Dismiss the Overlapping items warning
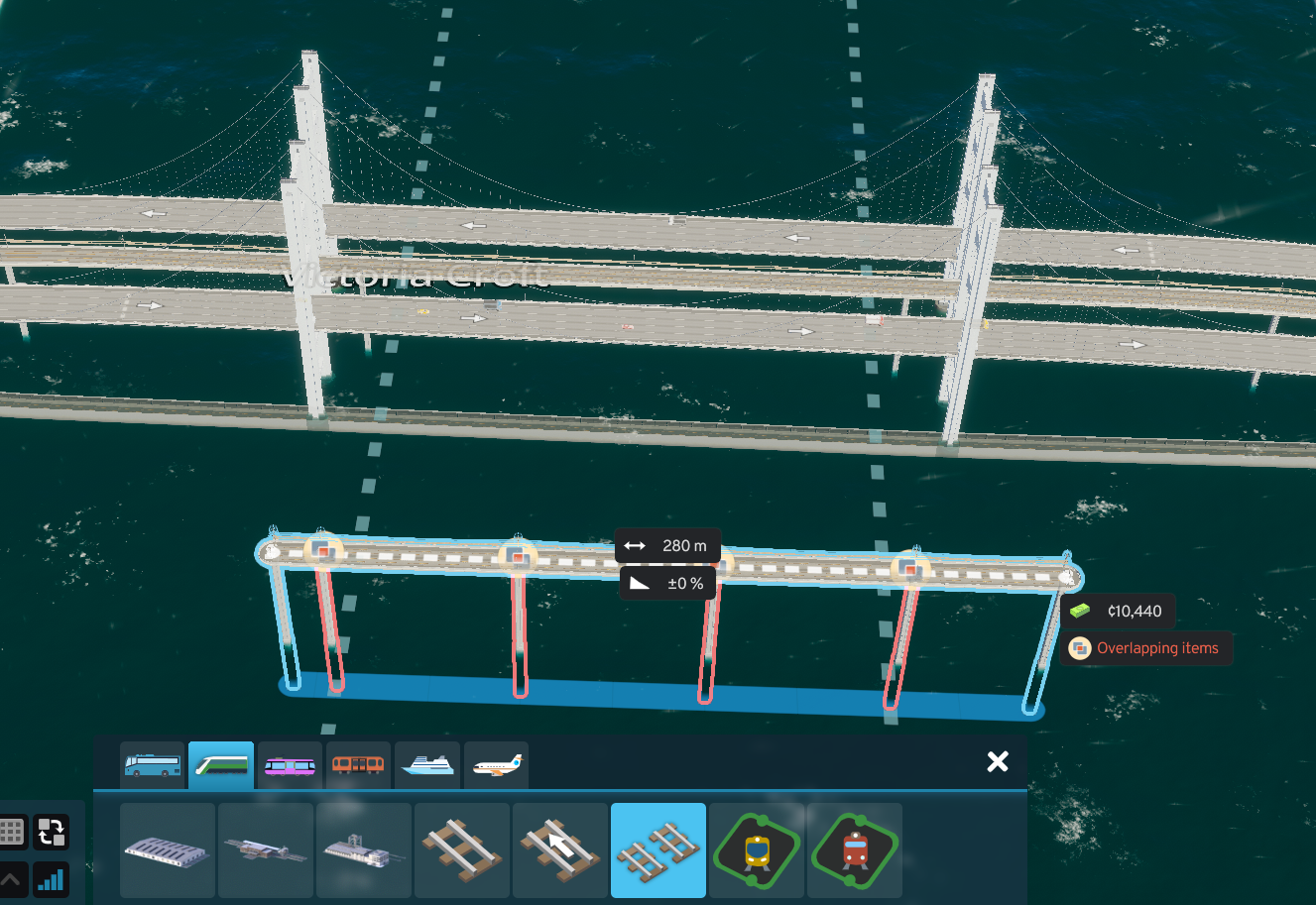This screenshot has width=1316, height=905. point(1146,648)
